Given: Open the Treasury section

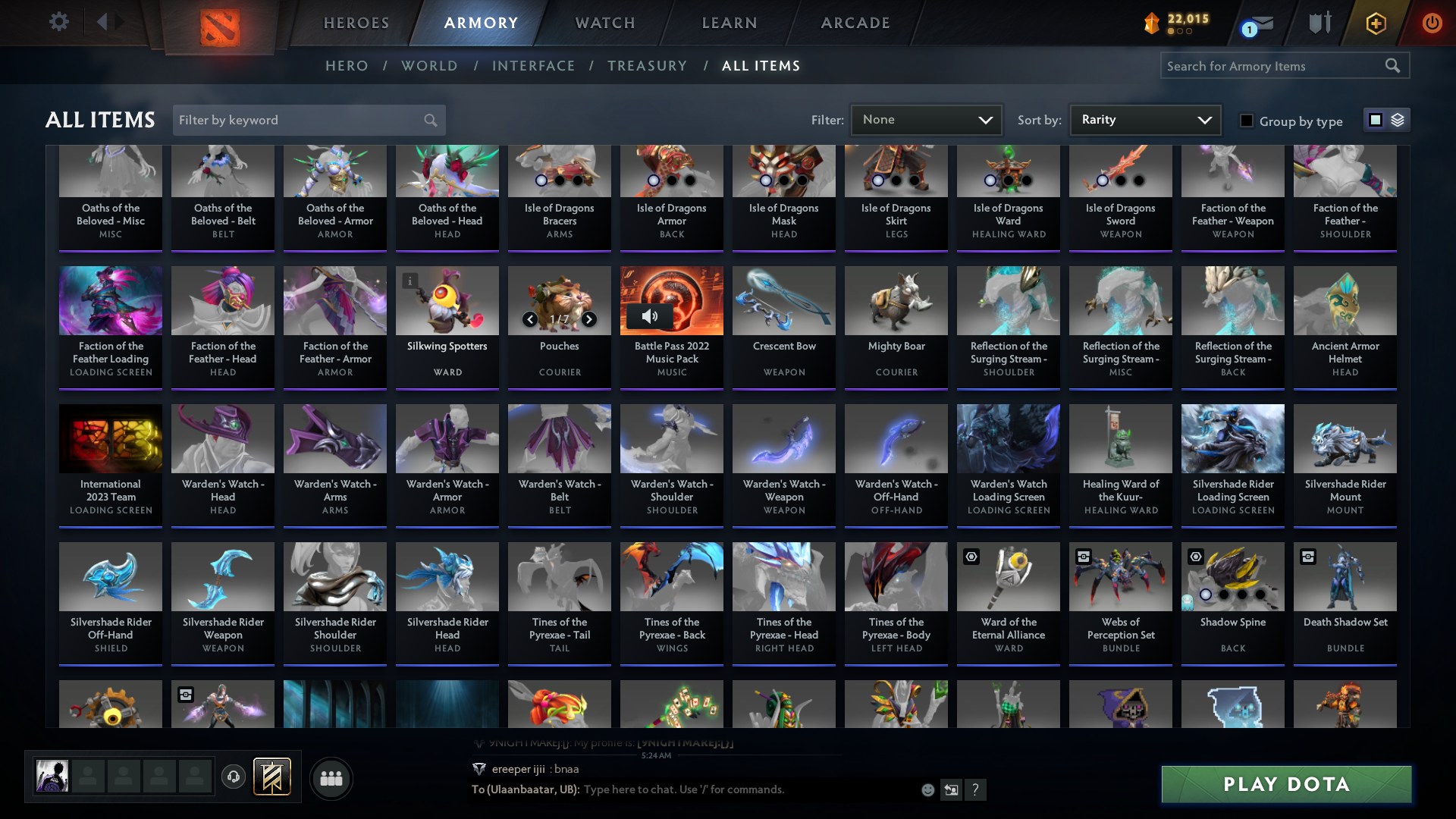Looking at the screenshot, I should (x=647, y=66).
